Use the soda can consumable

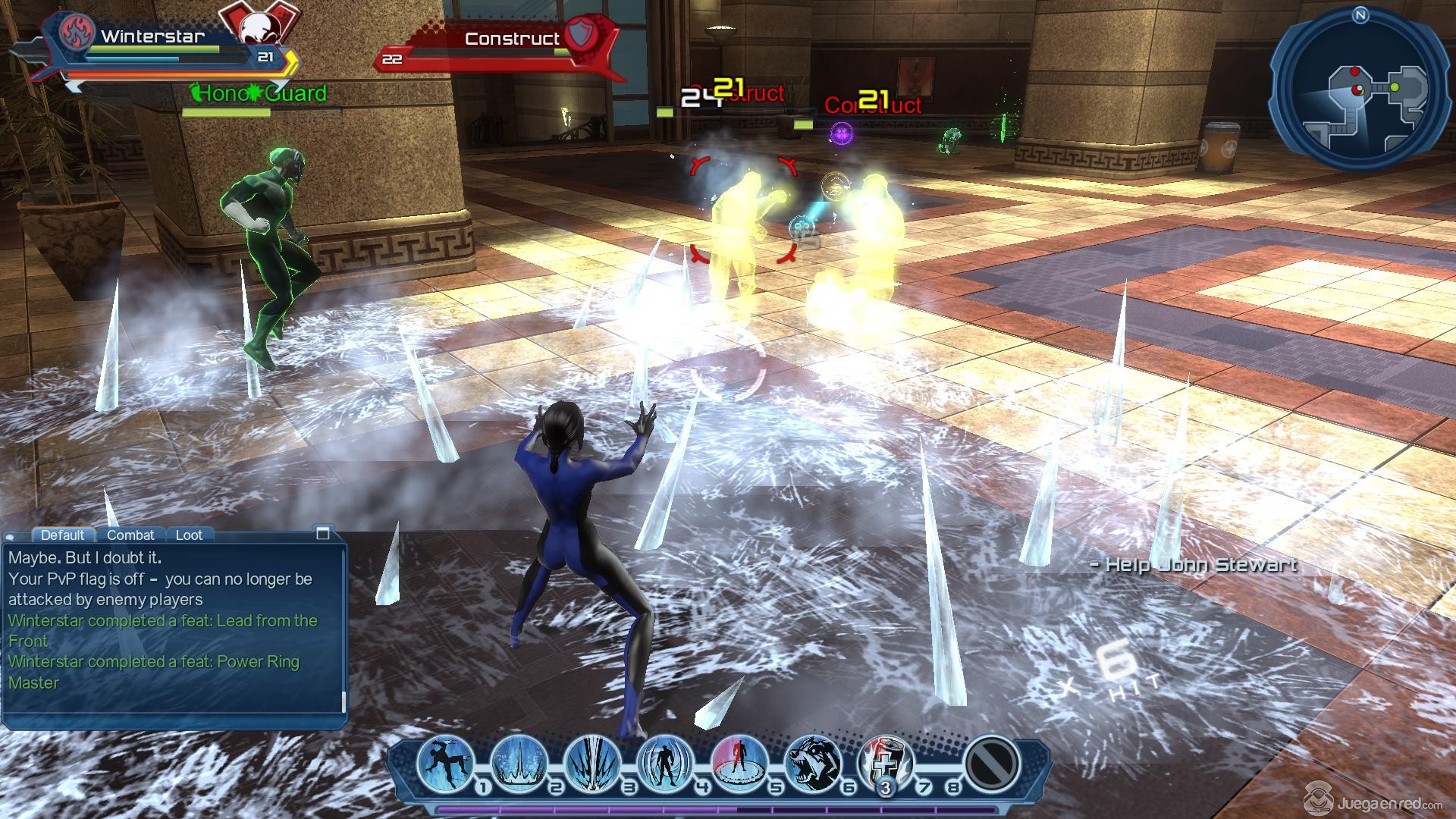885,762
